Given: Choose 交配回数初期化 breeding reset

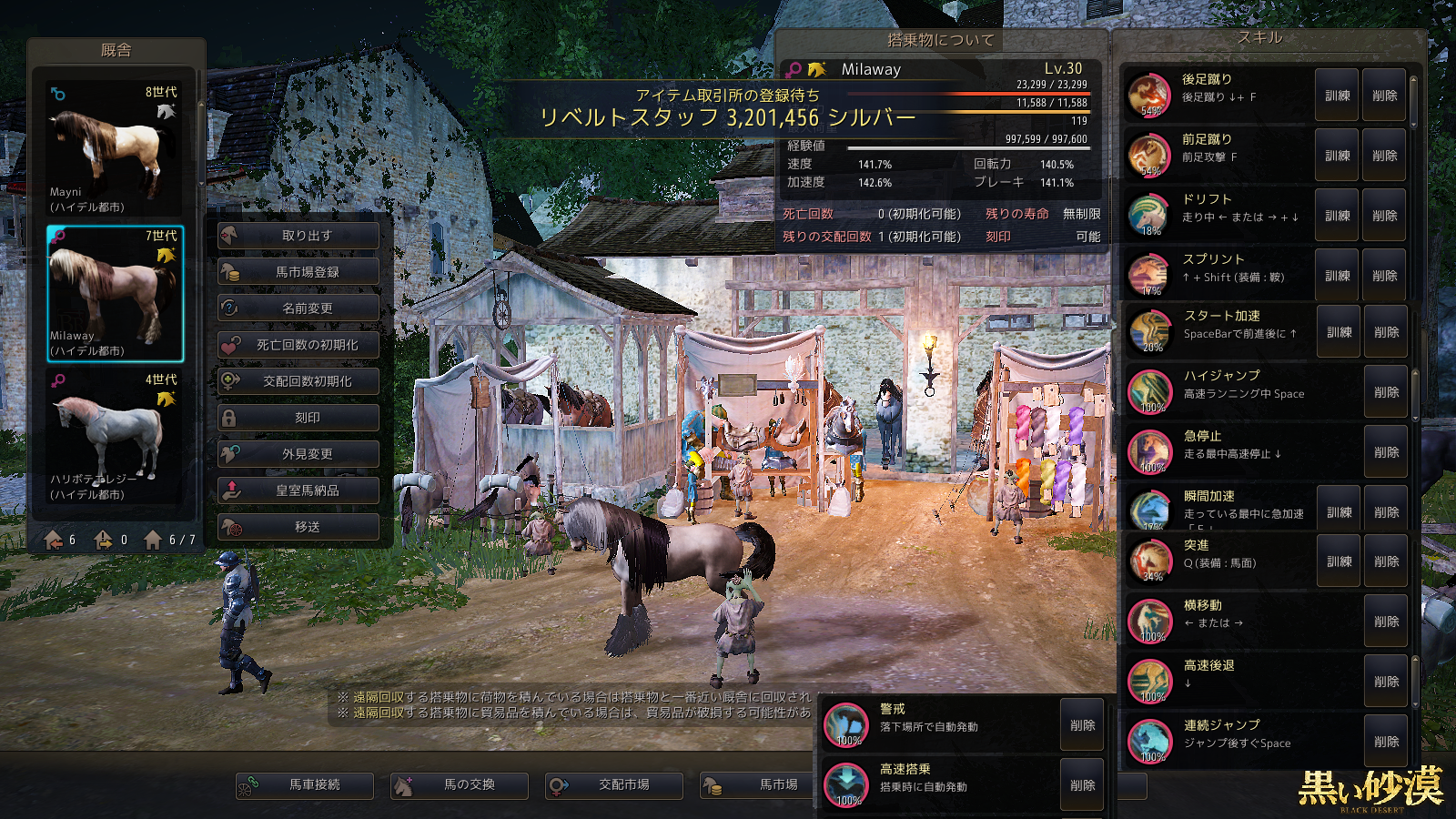Looking at the screenshot, I should pos(298,381).
